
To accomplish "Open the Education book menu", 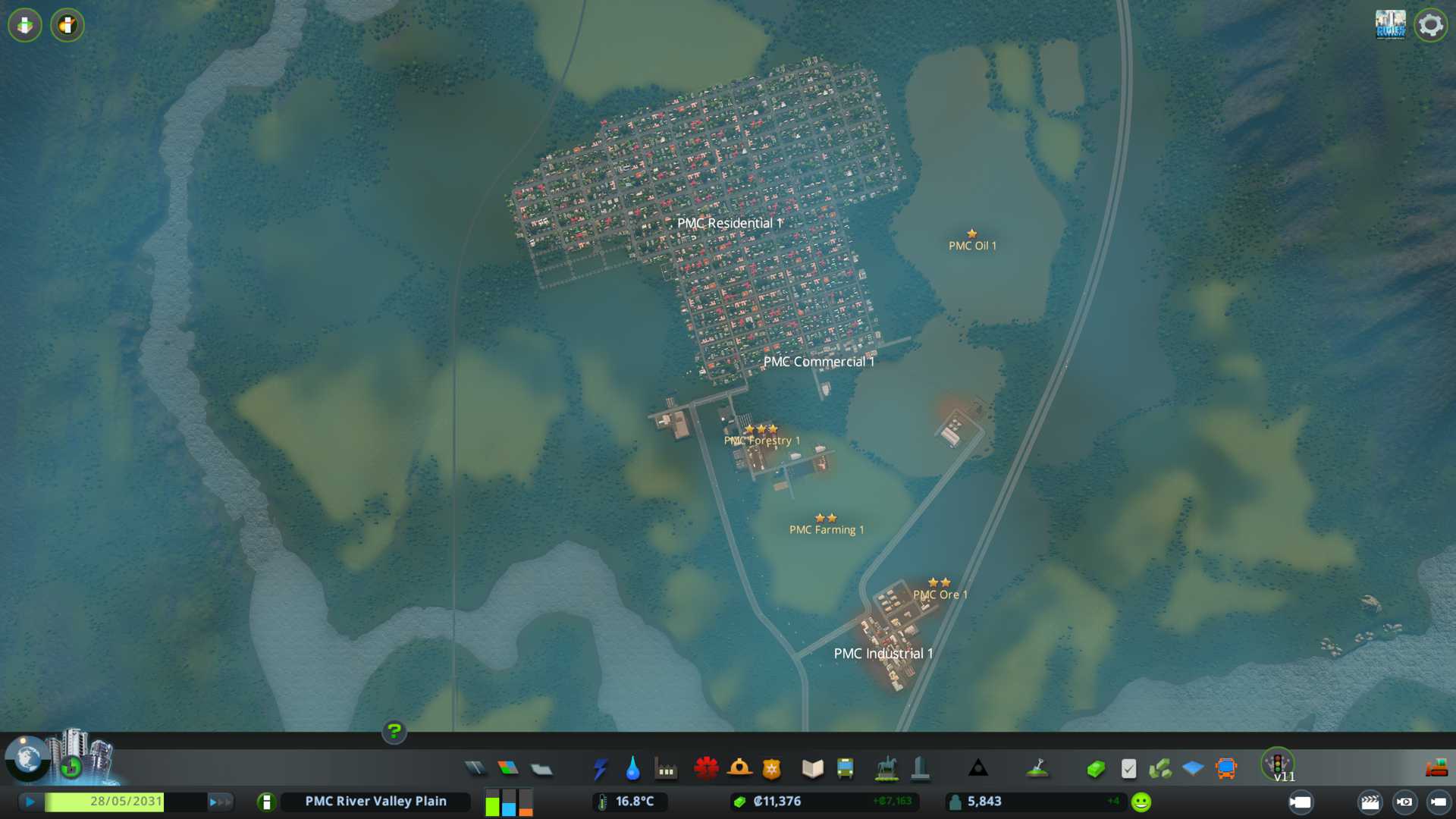I will [x=812, y=769].
